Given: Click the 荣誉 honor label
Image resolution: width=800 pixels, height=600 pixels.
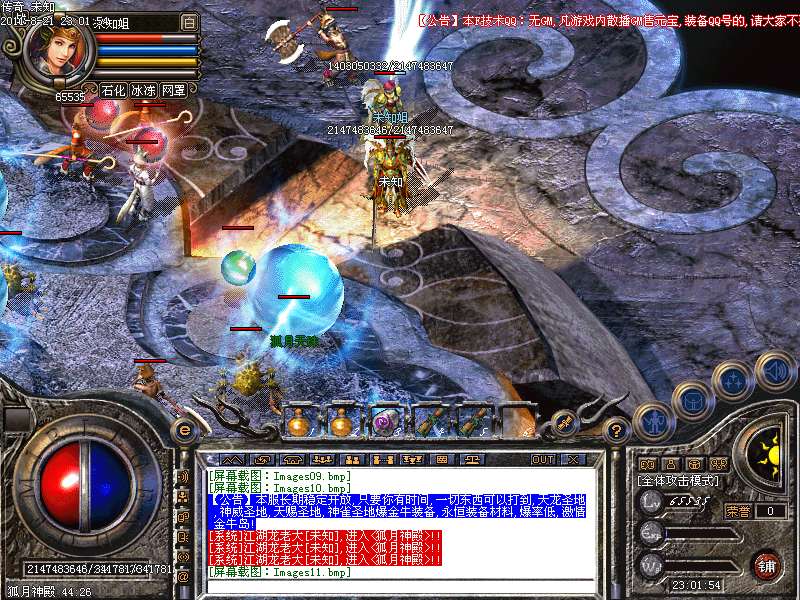Looking at the screenshot, I should pos(738,511).
